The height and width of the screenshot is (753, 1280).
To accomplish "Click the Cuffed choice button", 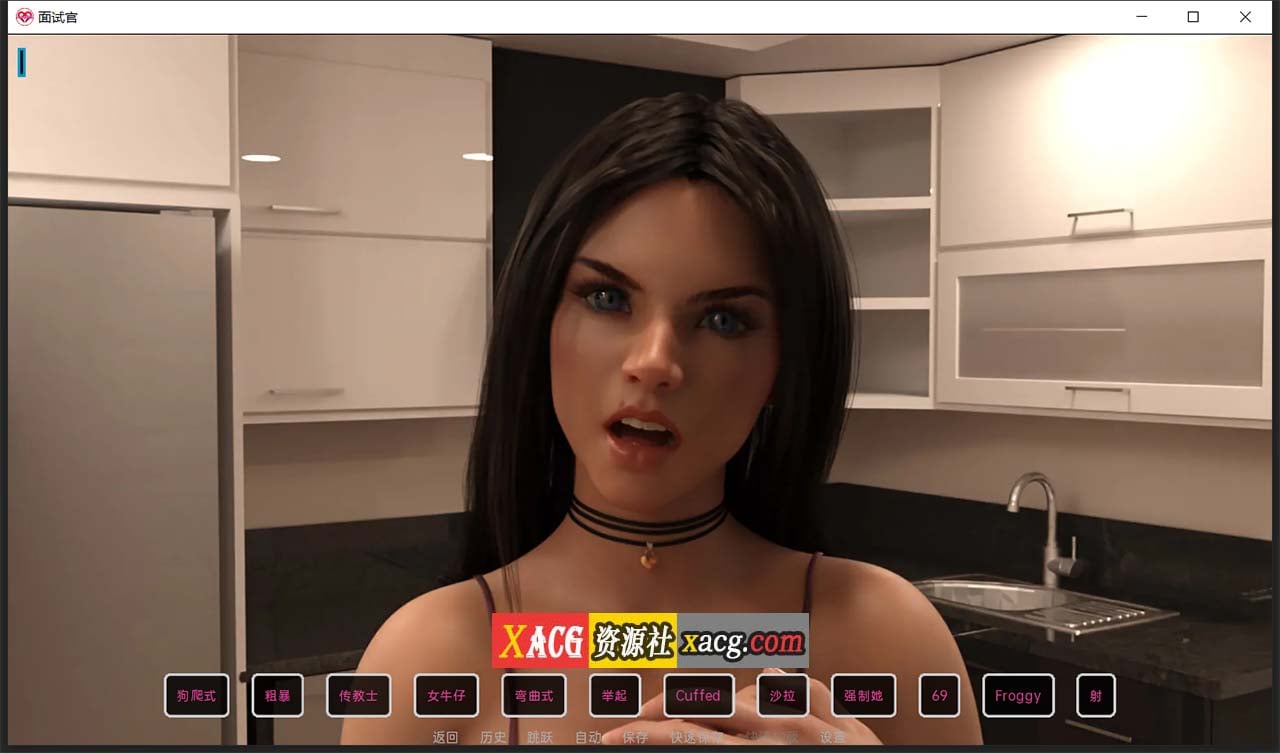I will point(698,695).
